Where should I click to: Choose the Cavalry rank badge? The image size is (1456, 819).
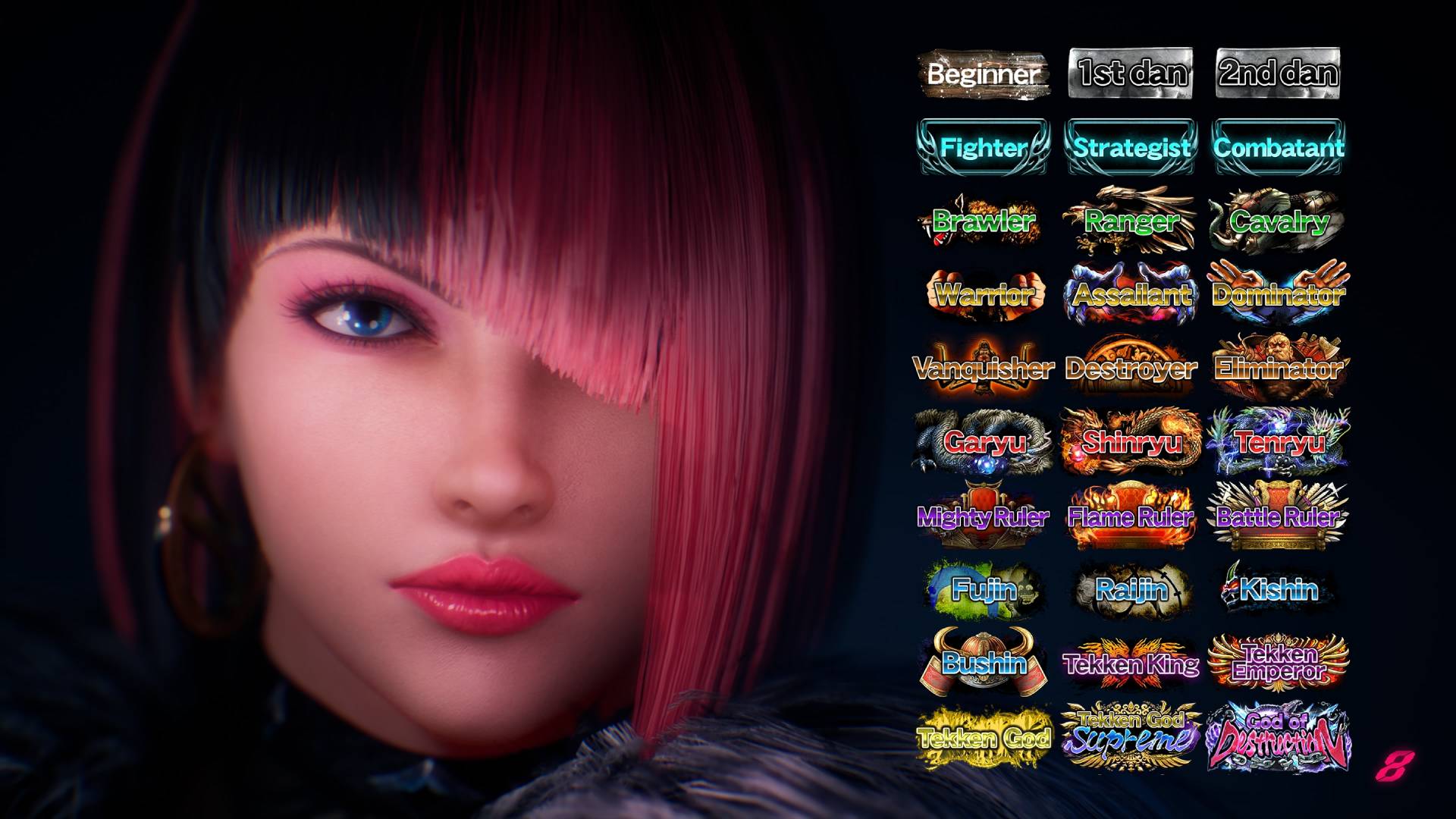tap(1279, 221)
